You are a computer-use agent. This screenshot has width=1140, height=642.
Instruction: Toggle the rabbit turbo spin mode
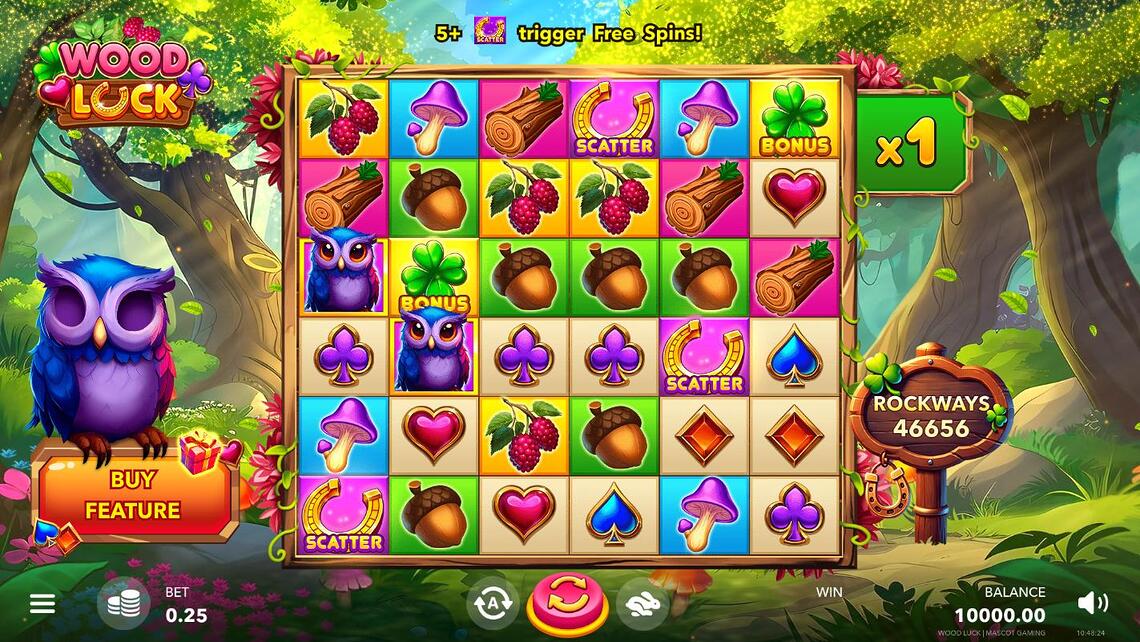pyautogui.click(x=641, y=603)
